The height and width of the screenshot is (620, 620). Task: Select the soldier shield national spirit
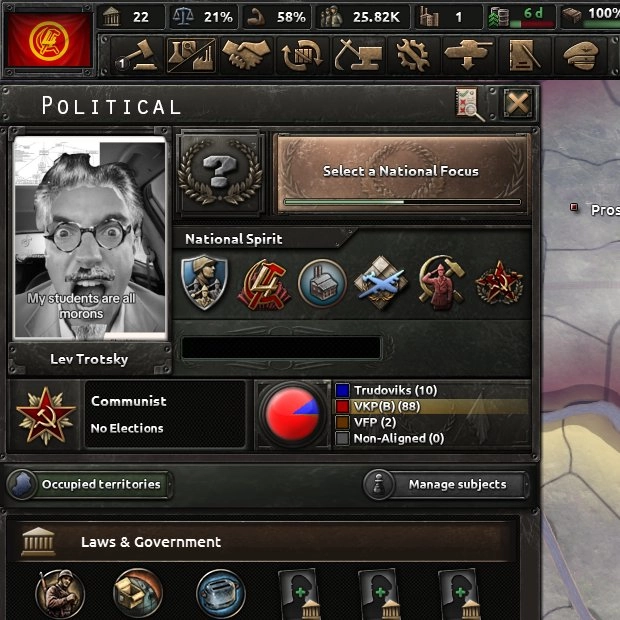click(x=206, y=282)
